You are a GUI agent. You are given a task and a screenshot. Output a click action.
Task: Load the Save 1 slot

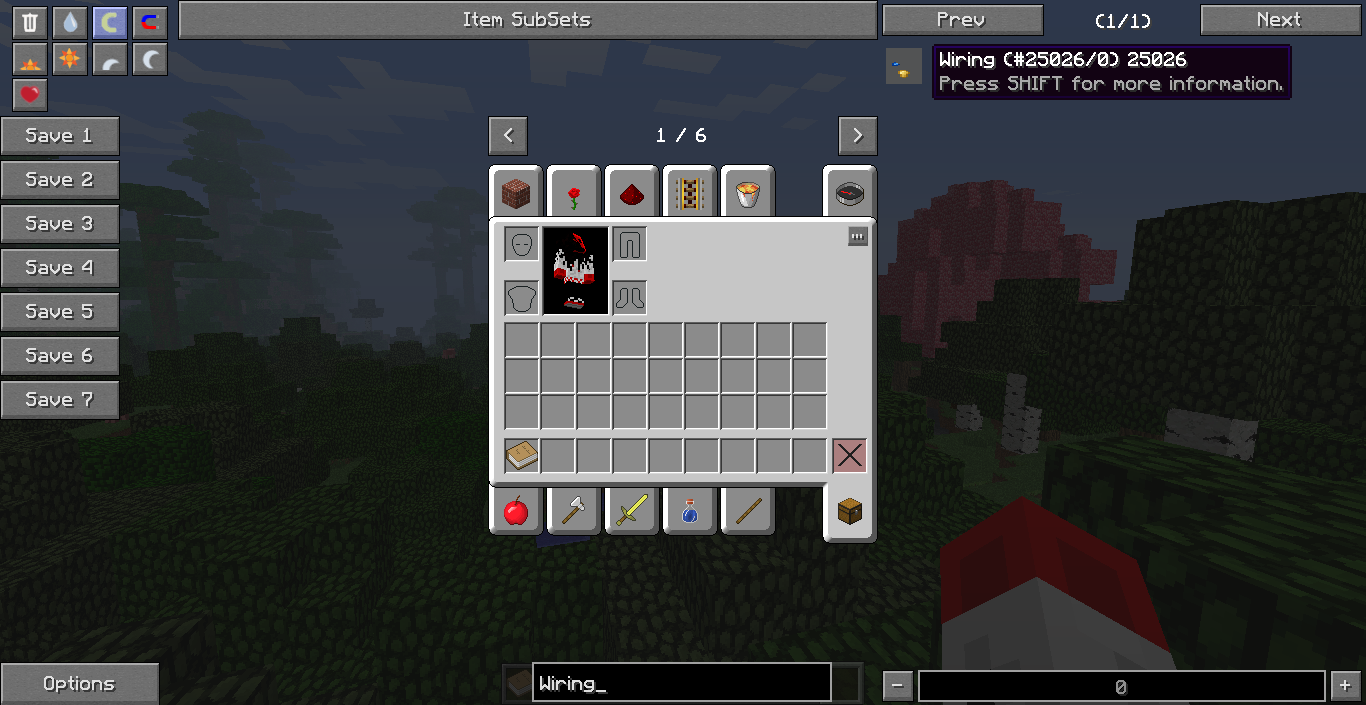click(60, 136)
